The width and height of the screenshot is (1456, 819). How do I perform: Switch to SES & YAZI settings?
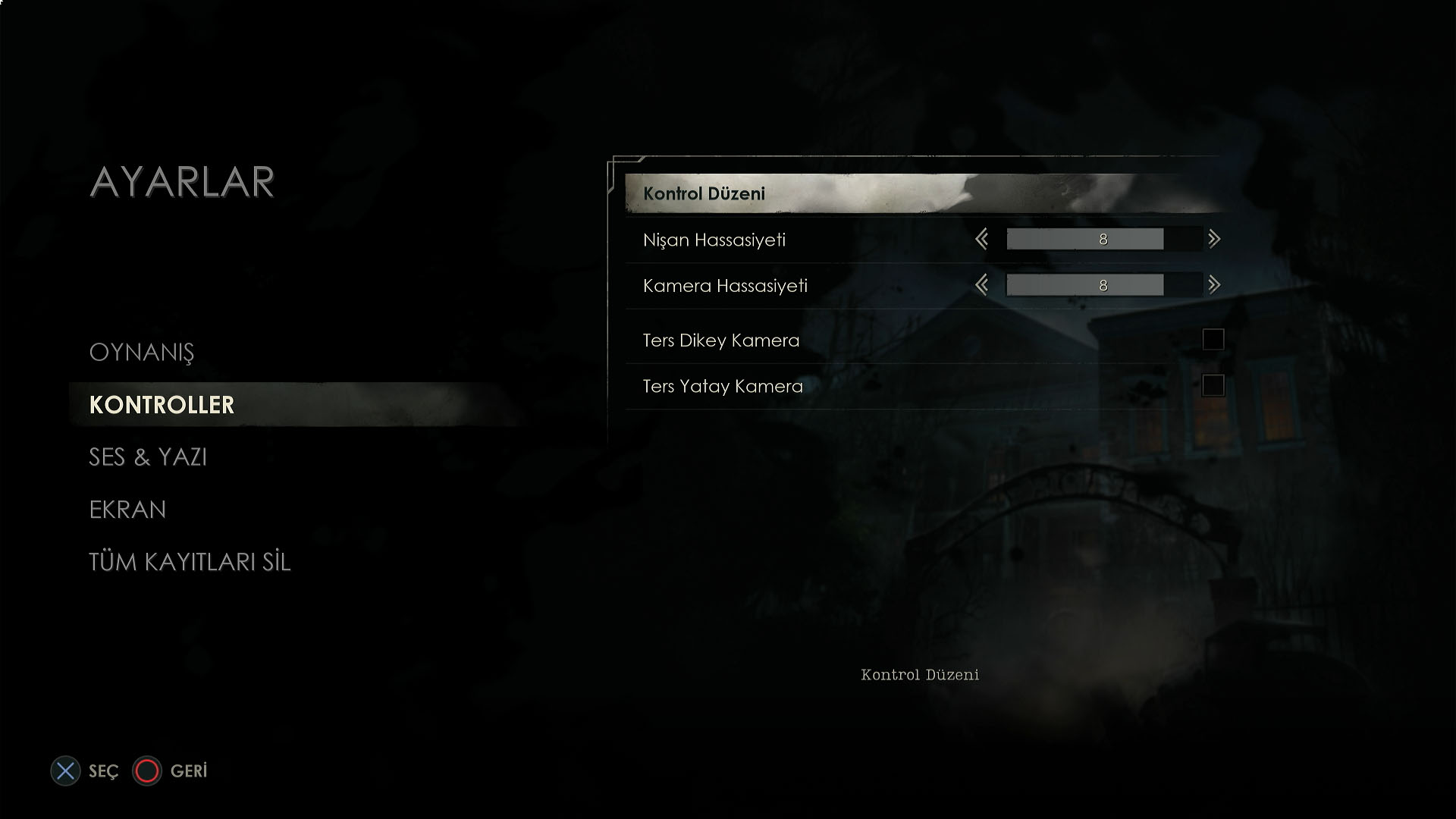[148, 457]
